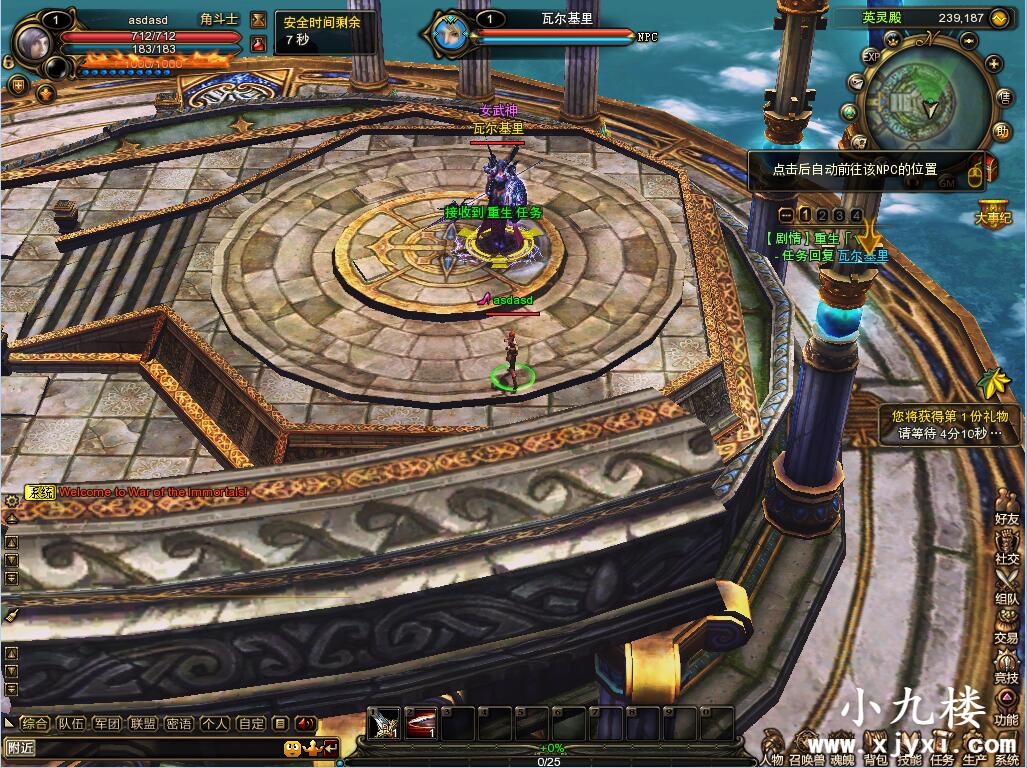Click the red potion icon near the player frame
The width and height of the screenshot is (1027, 768).
pos(259,43)
